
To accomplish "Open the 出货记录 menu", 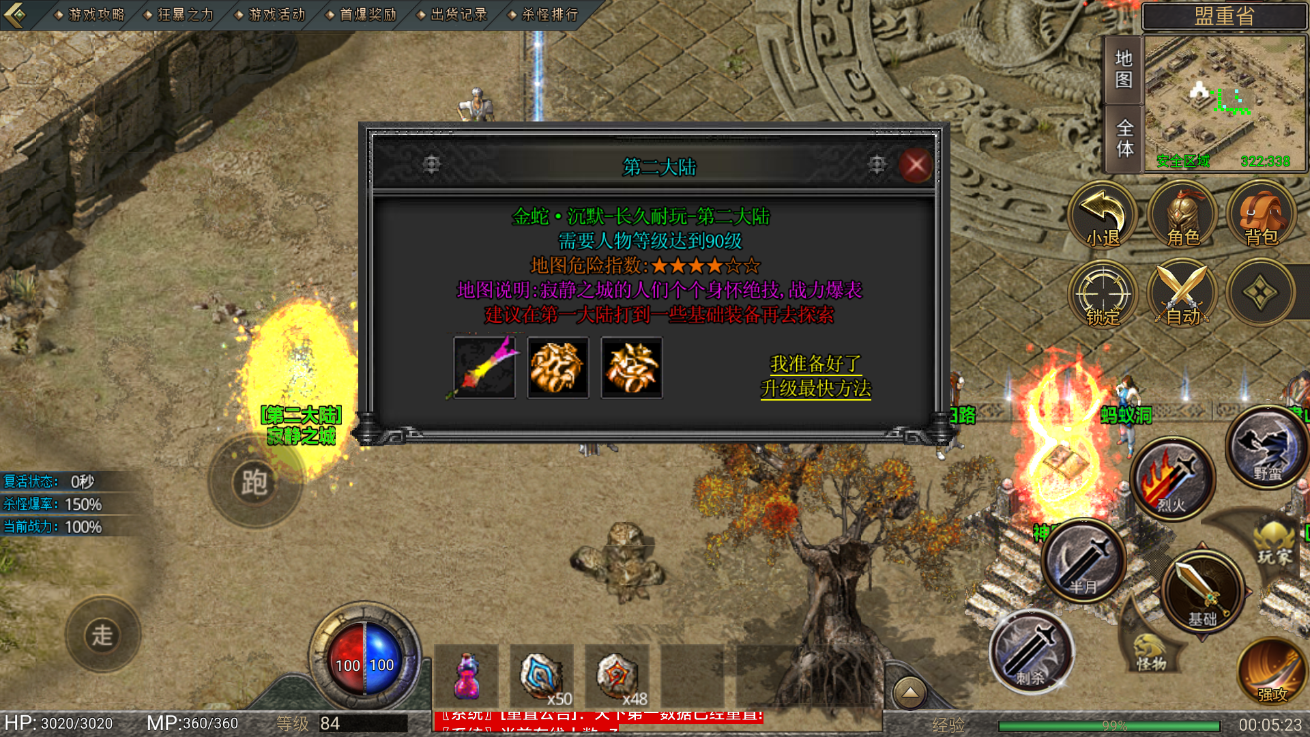I will pos(454,15).
